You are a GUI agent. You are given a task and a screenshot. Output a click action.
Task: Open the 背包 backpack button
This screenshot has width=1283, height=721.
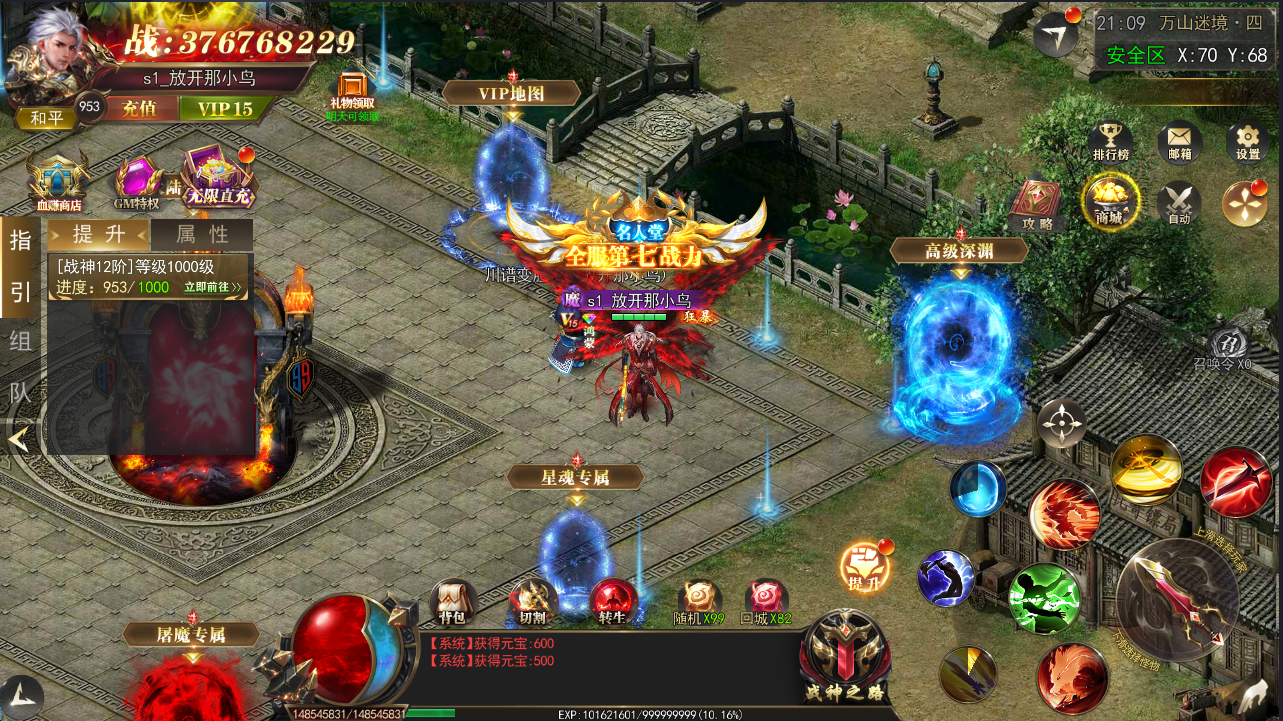tap(452, 602)
